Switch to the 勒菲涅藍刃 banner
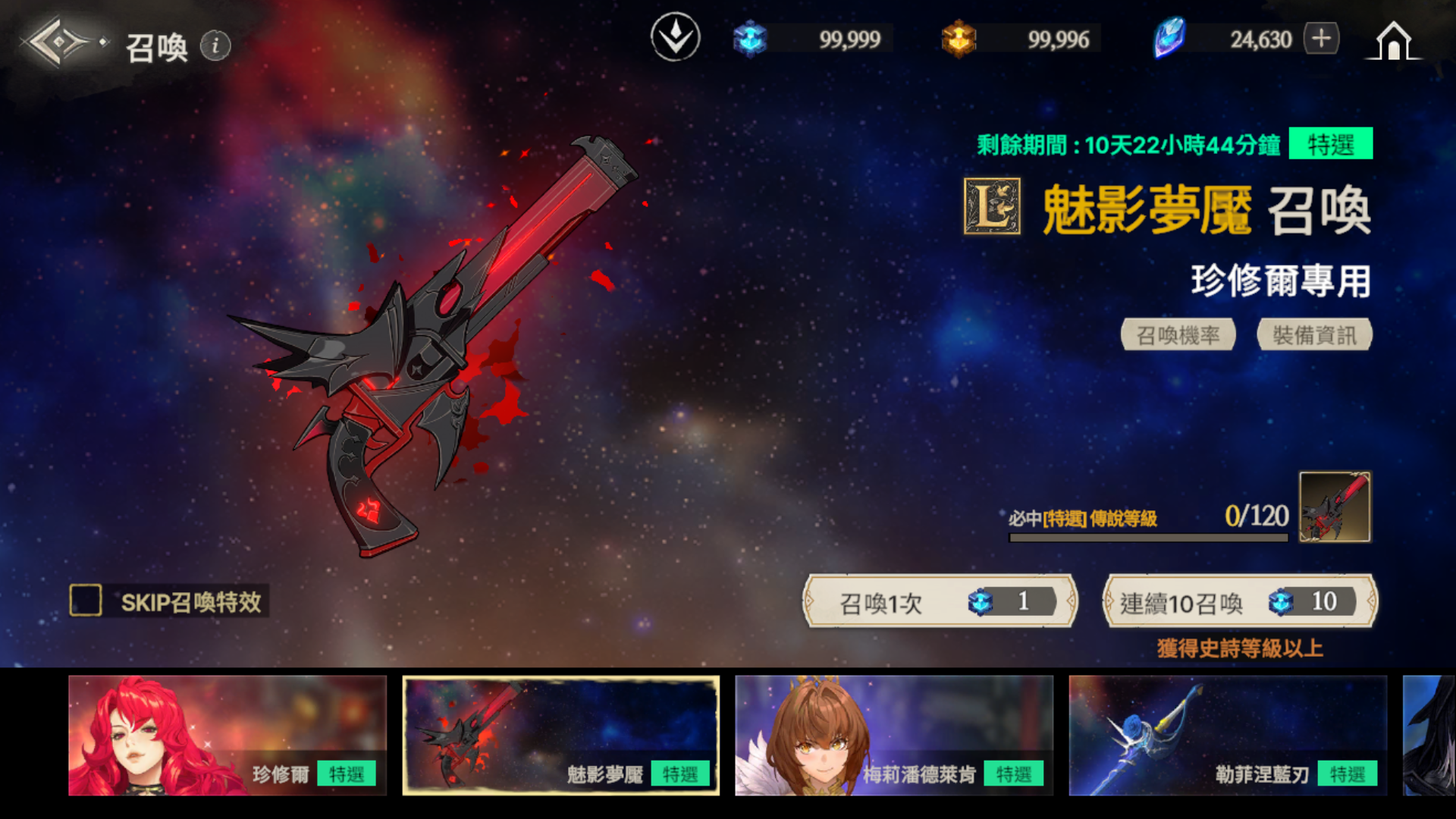 1228,736
